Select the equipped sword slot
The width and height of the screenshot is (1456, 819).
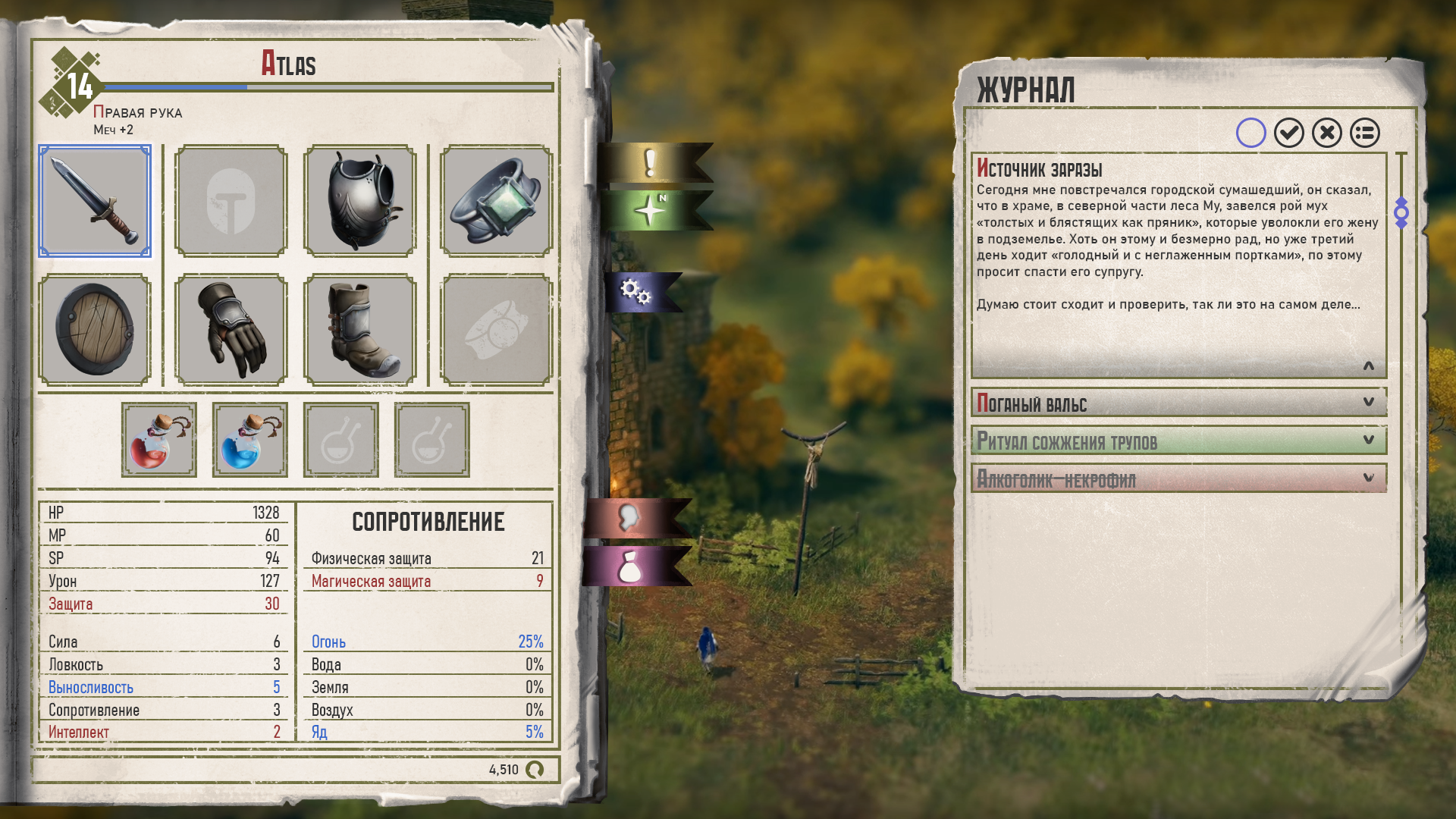[95, 202]
